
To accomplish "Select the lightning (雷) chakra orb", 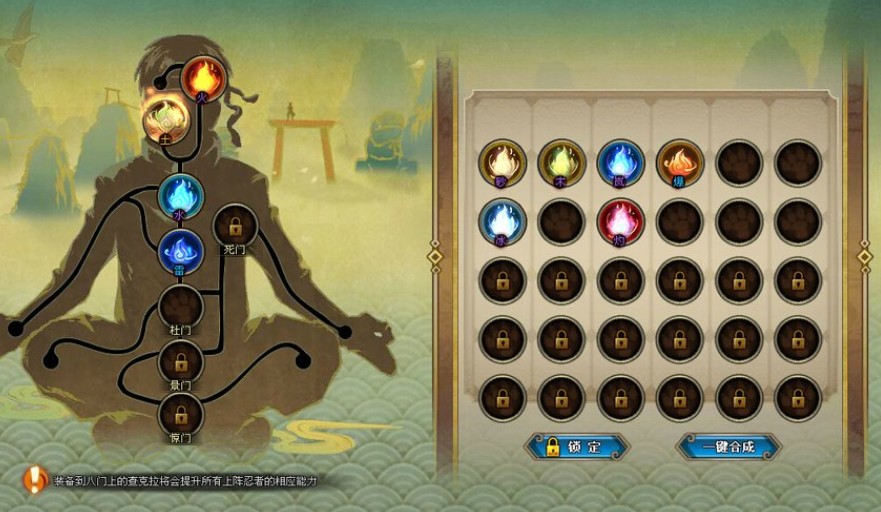I will 181,251.
